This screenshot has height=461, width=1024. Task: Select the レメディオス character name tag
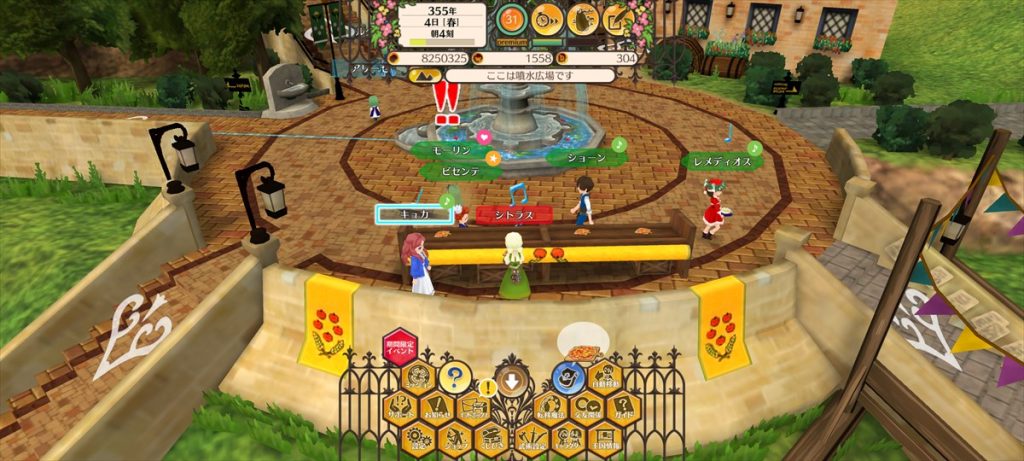pos(717,160)
